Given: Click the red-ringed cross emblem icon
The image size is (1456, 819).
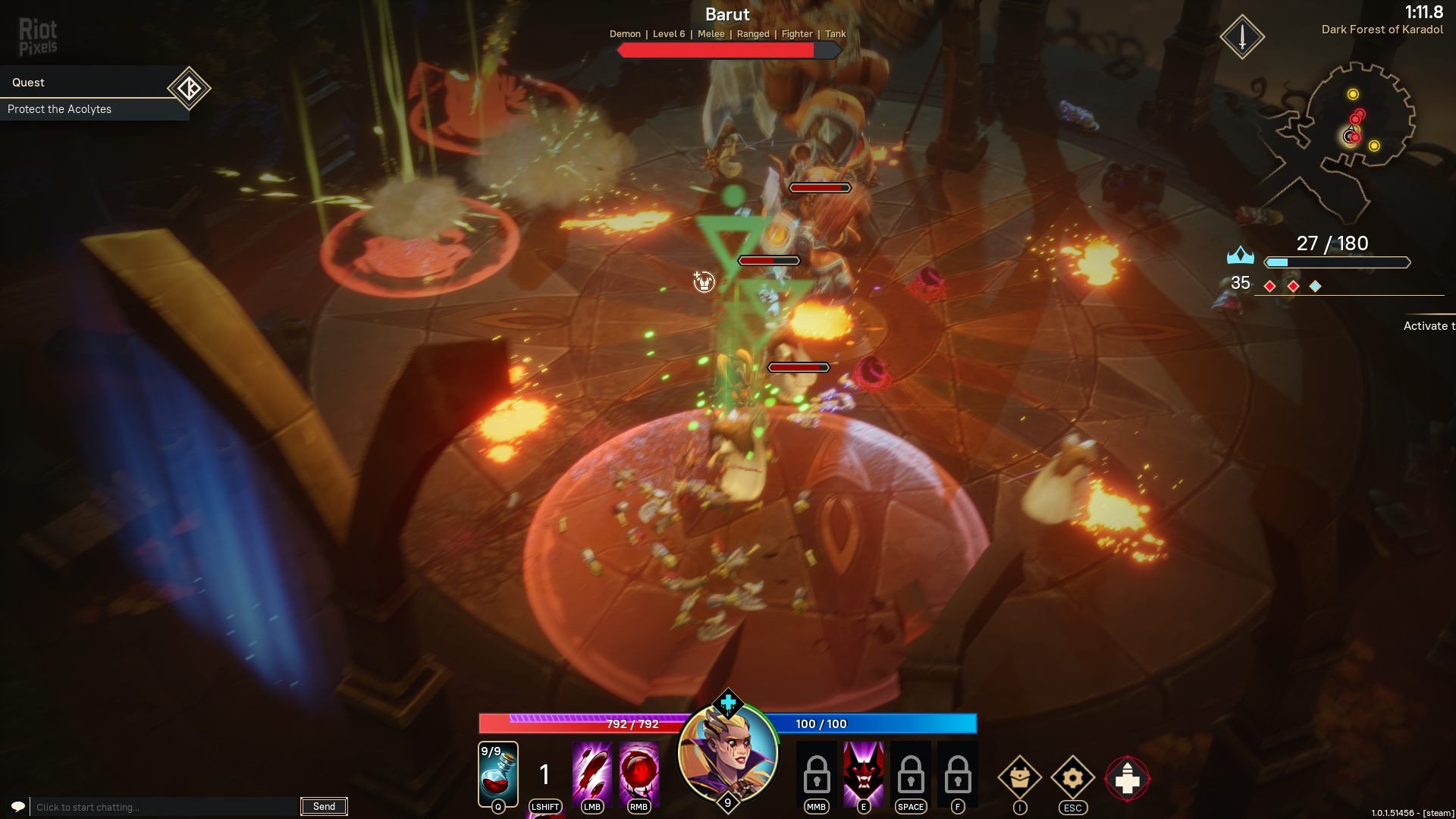Looking at the screenshot, I should (x=1127, y=779).
